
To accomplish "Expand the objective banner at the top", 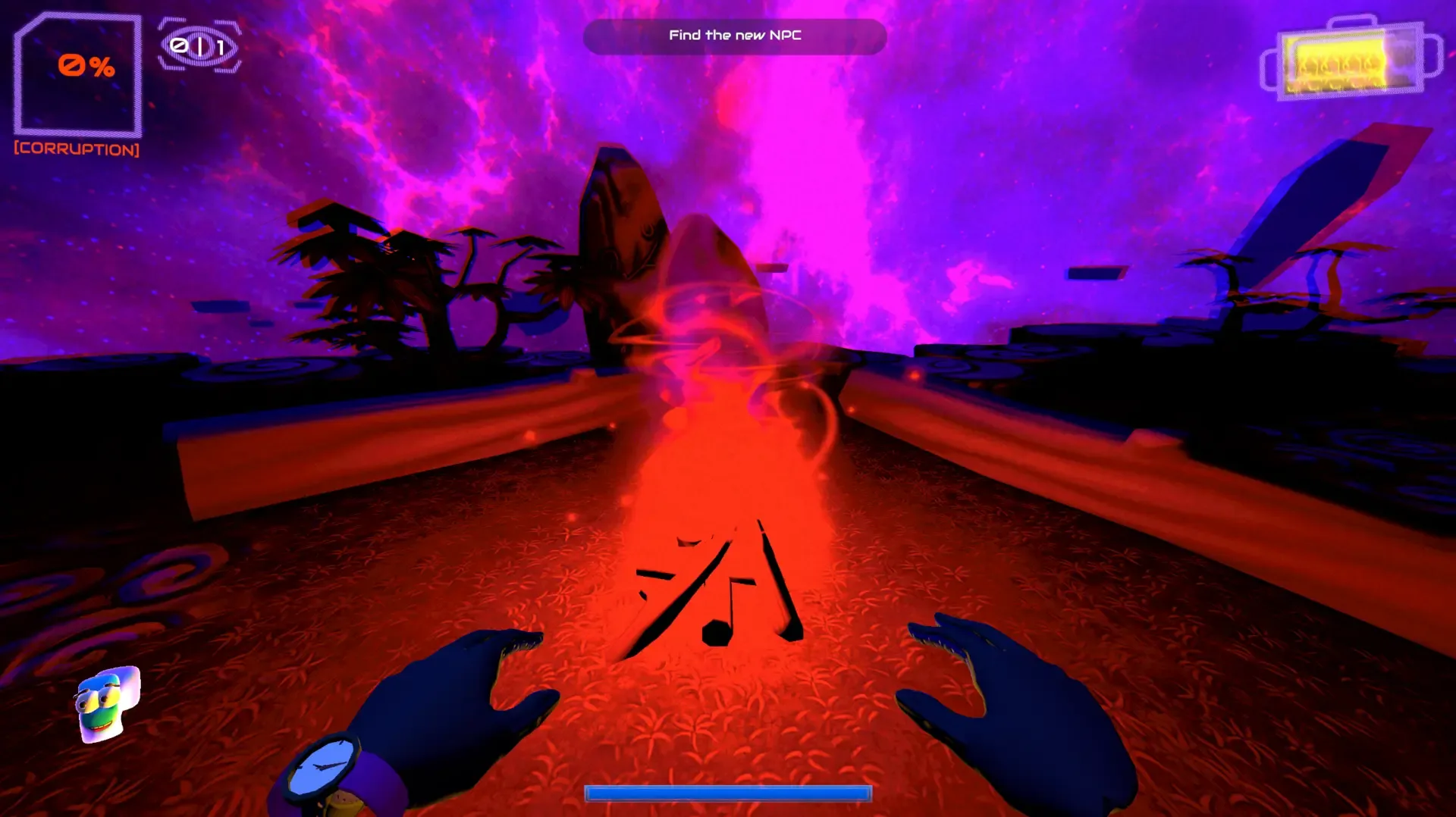I will pyautogui.click(x=734, y=35).
